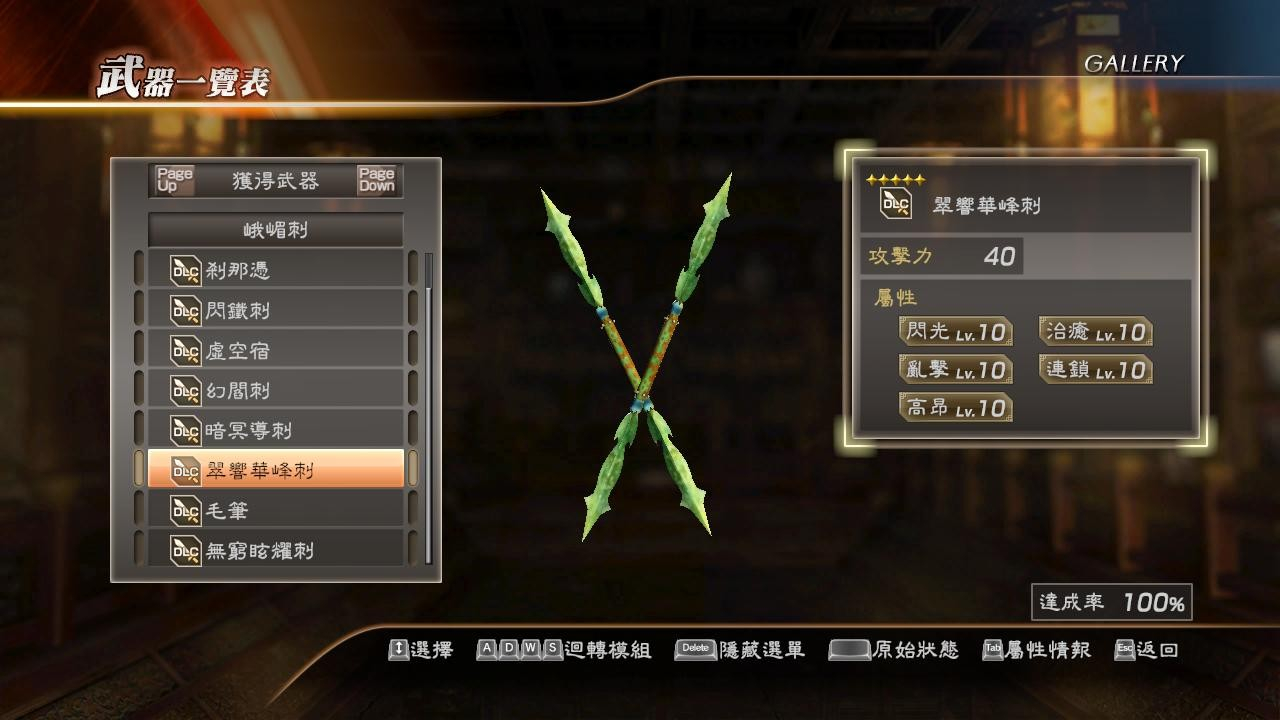Select the 高昂 Lv.10 attribute badge
The image size is (1280, 720).
[x=953, y=407]
